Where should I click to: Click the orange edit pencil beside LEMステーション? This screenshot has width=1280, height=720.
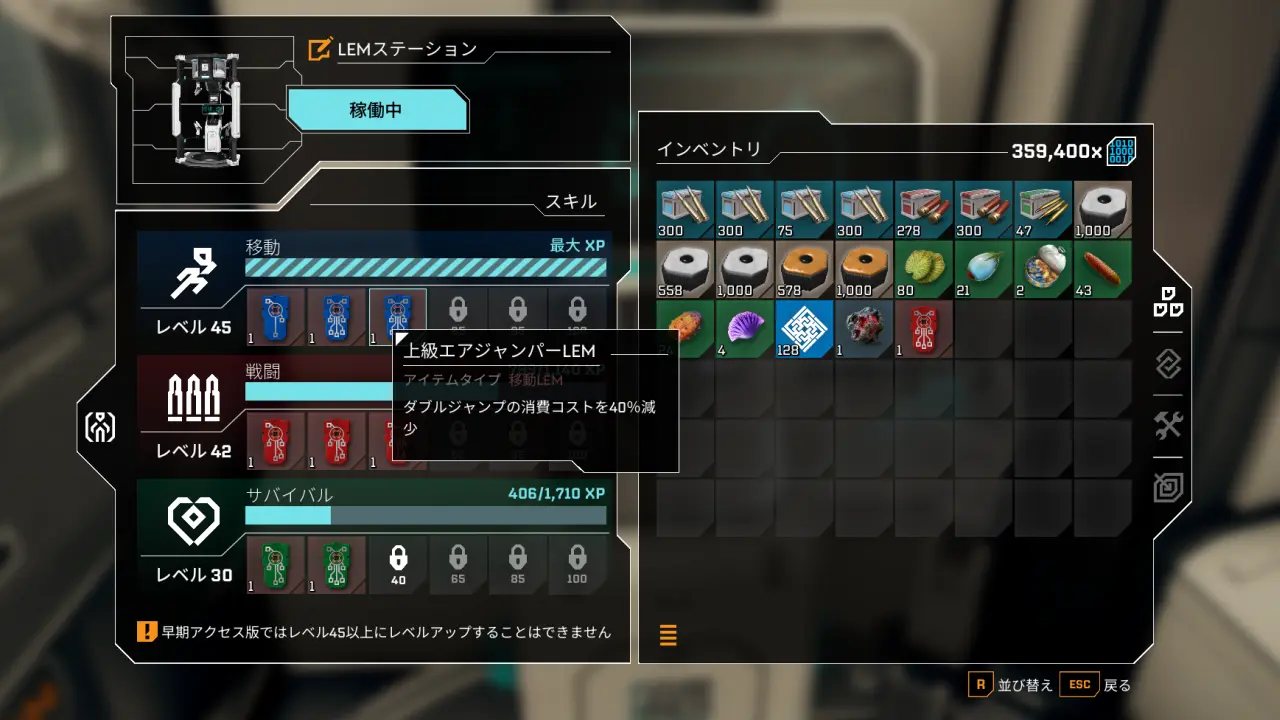point(320,46)
